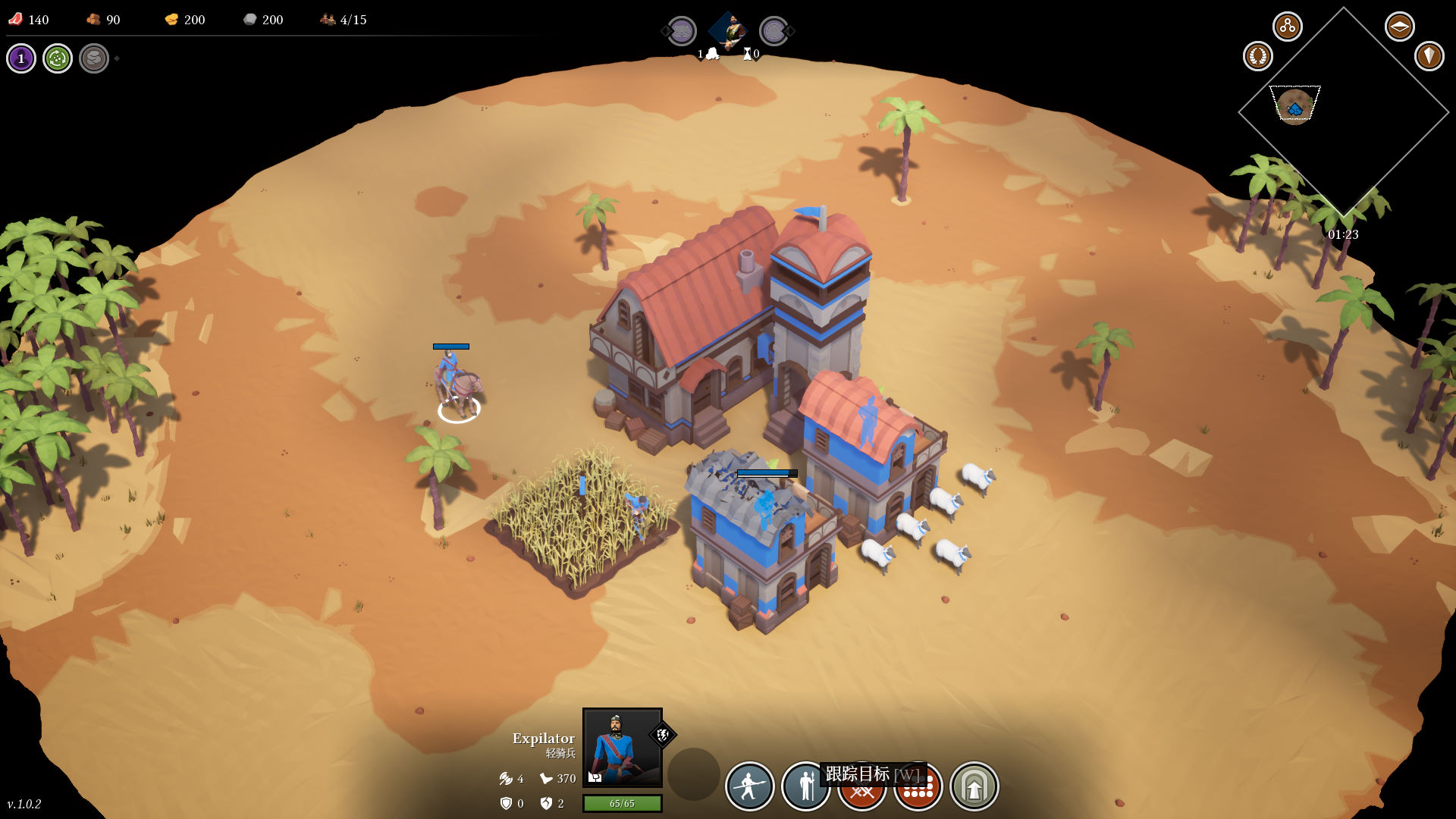The height and width of the screenshot is (819, 1456).
Task: Click the Expilator unit portrait
Action: (622, 748)
